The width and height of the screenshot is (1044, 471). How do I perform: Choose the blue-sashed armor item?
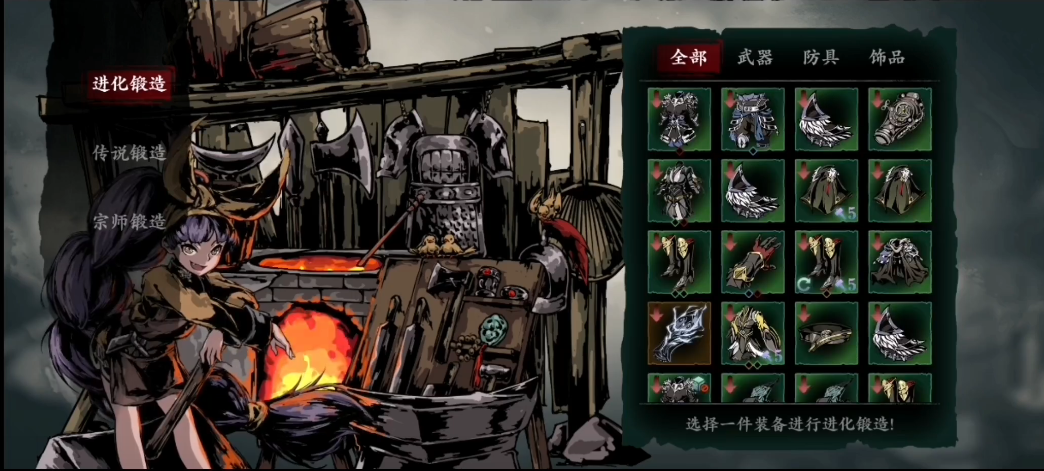[753, 119]
